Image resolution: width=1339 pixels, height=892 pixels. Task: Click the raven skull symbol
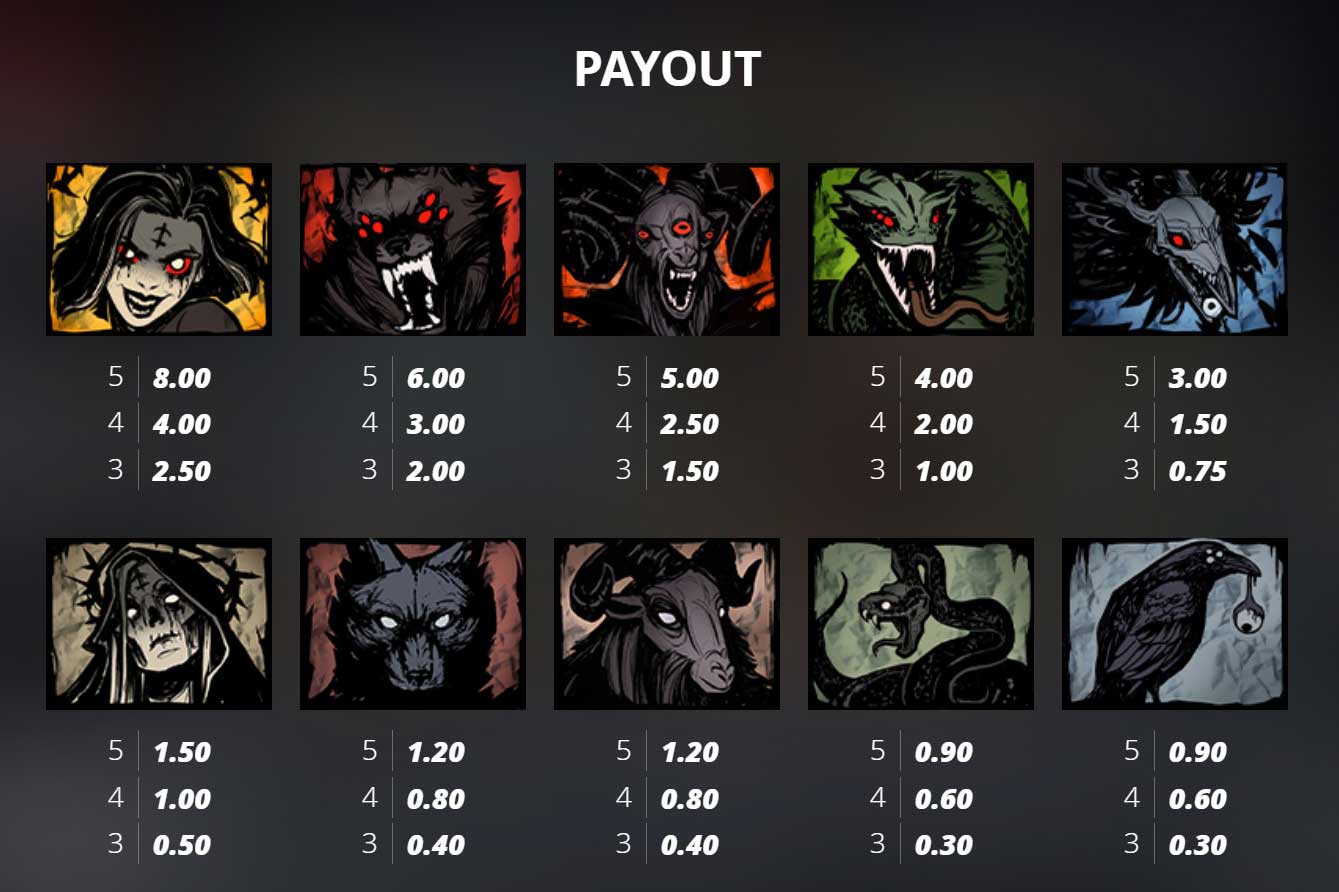pyautogui.click(x=1175, y=249)
